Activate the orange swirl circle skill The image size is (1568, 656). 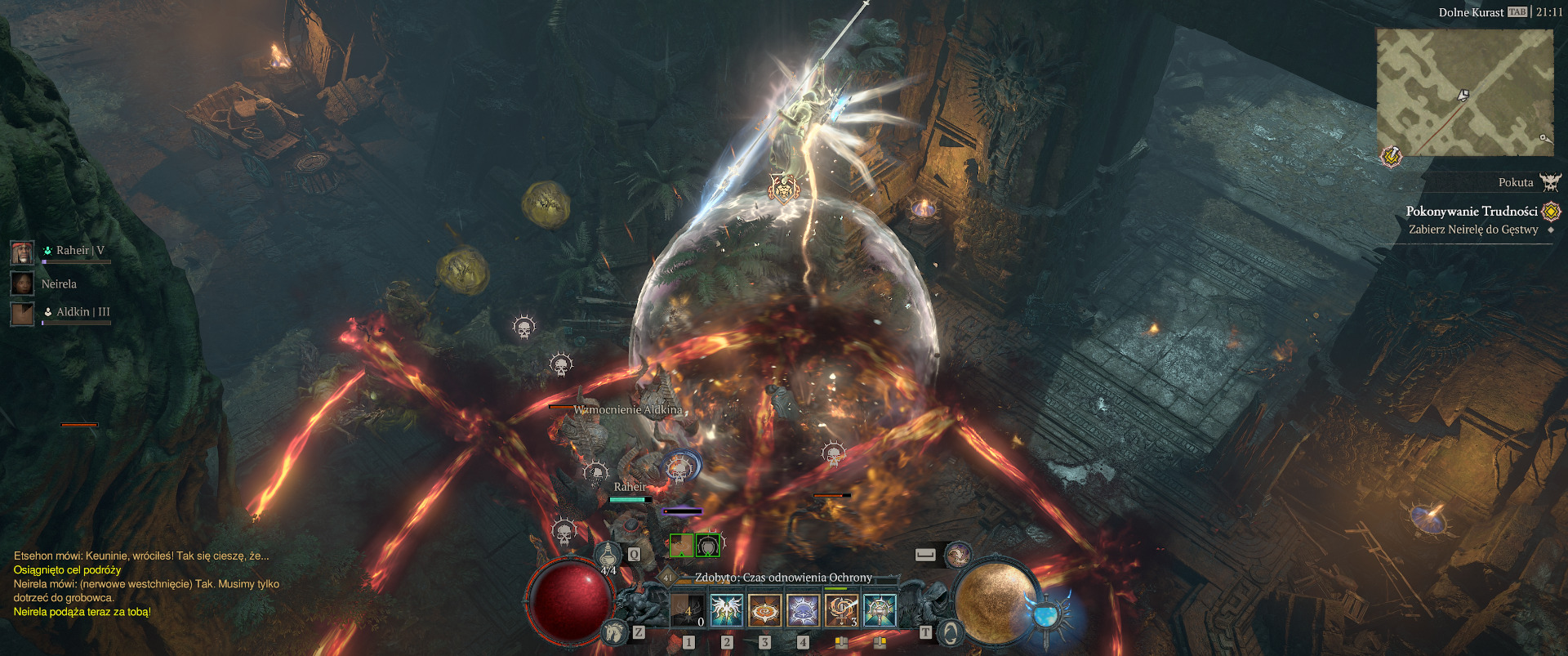[x=764, y=610]
